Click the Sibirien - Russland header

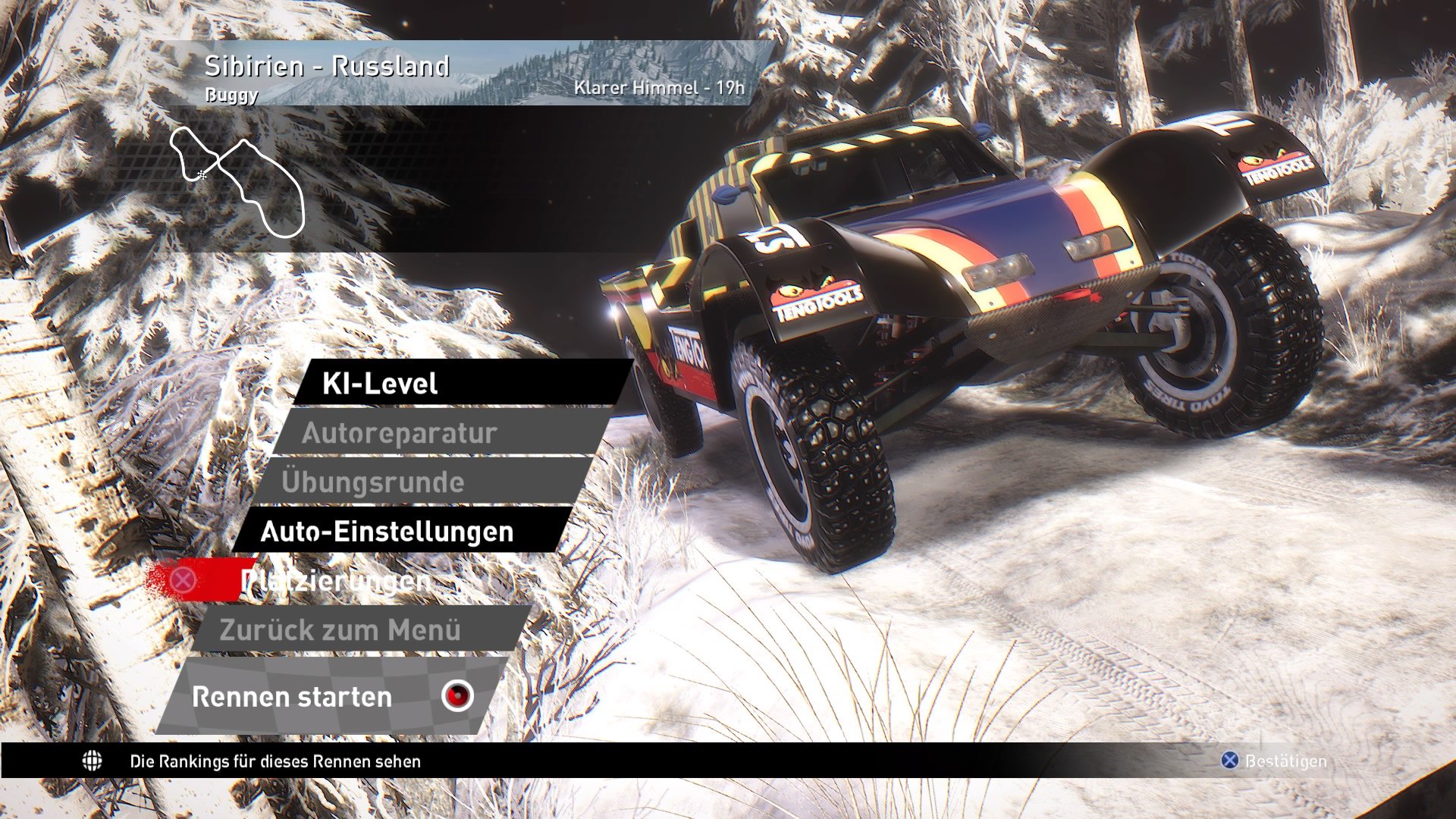pos(326,67)
